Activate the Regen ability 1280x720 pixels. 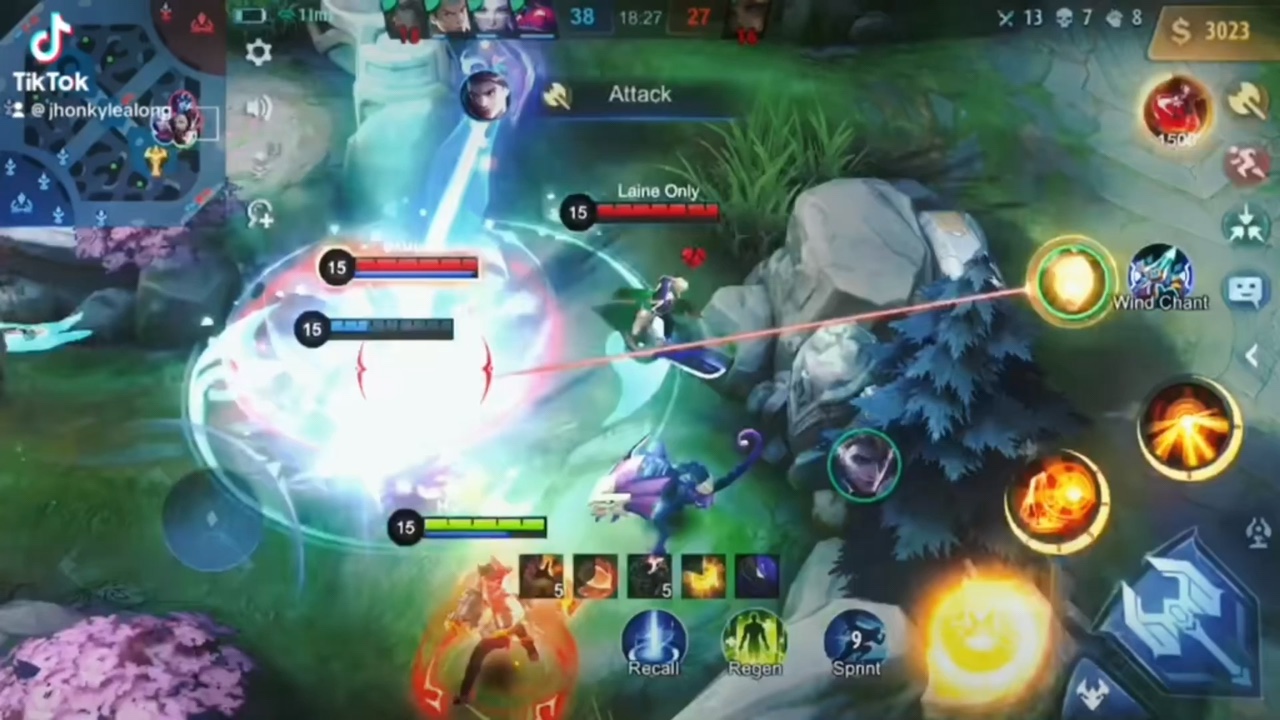pos(754,640)
